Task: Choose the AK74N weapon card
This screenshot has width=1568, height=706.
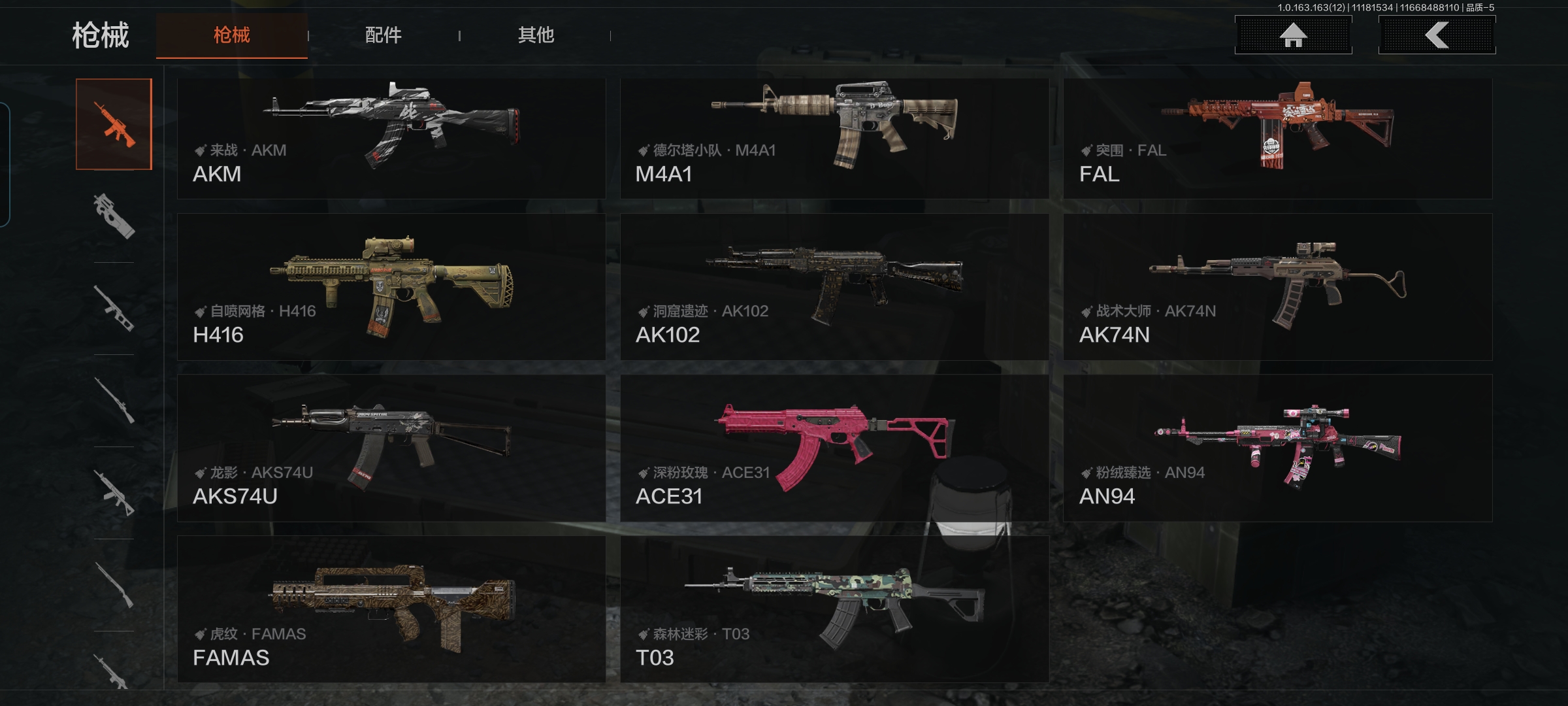Action: [x=1277, y=287]
